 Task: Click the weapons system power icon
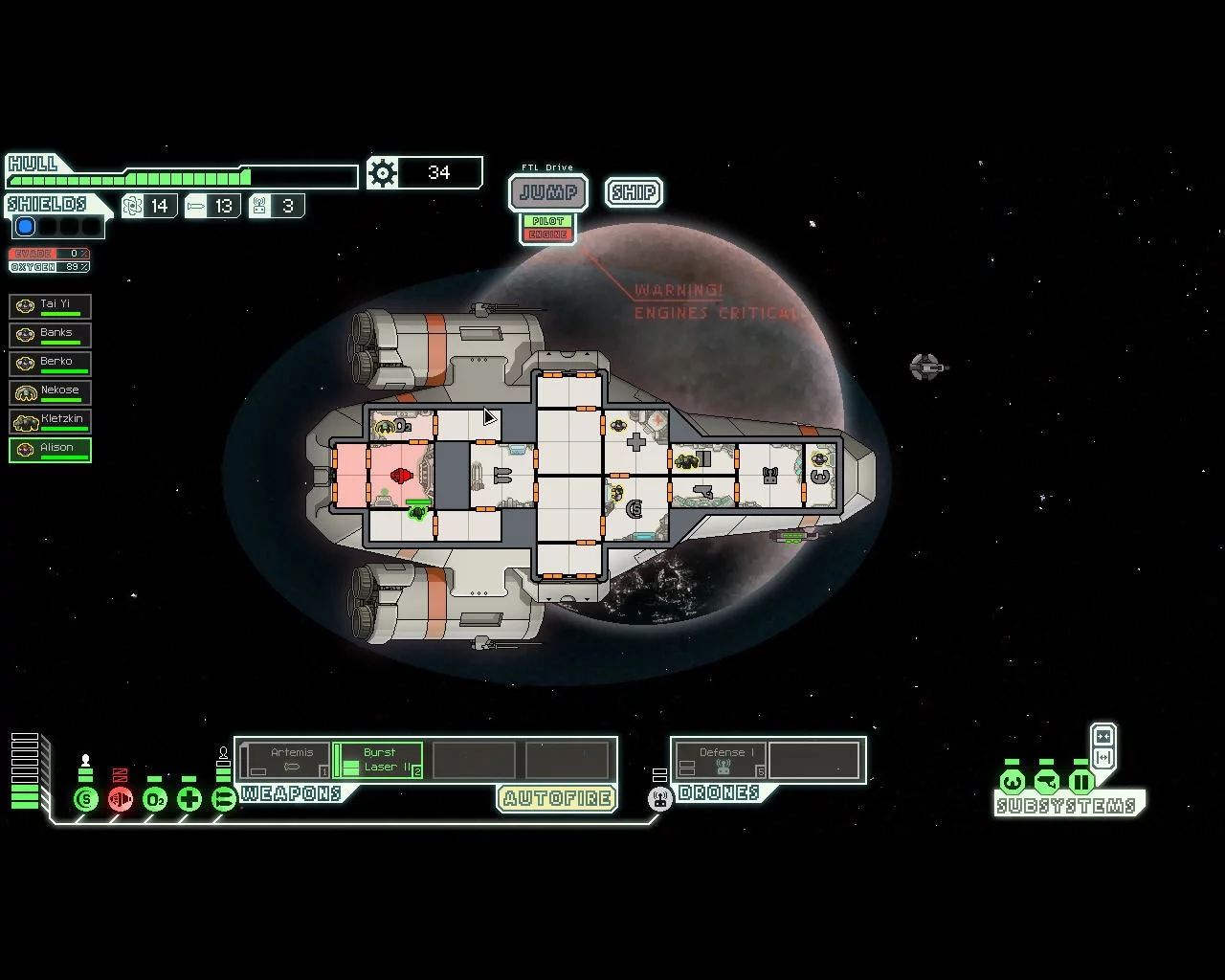224,799
